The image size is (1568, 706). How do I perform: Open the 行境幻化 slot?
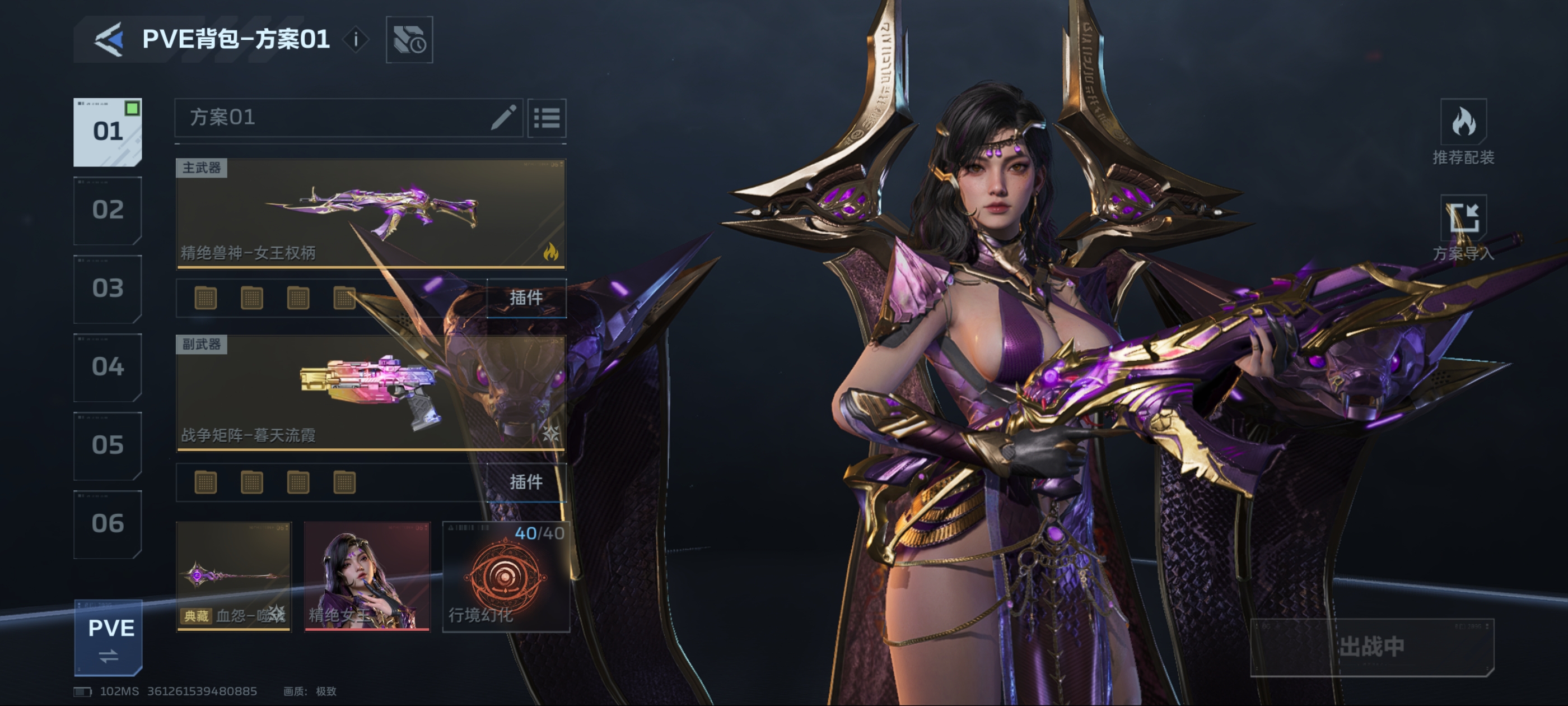click(505, 576)
